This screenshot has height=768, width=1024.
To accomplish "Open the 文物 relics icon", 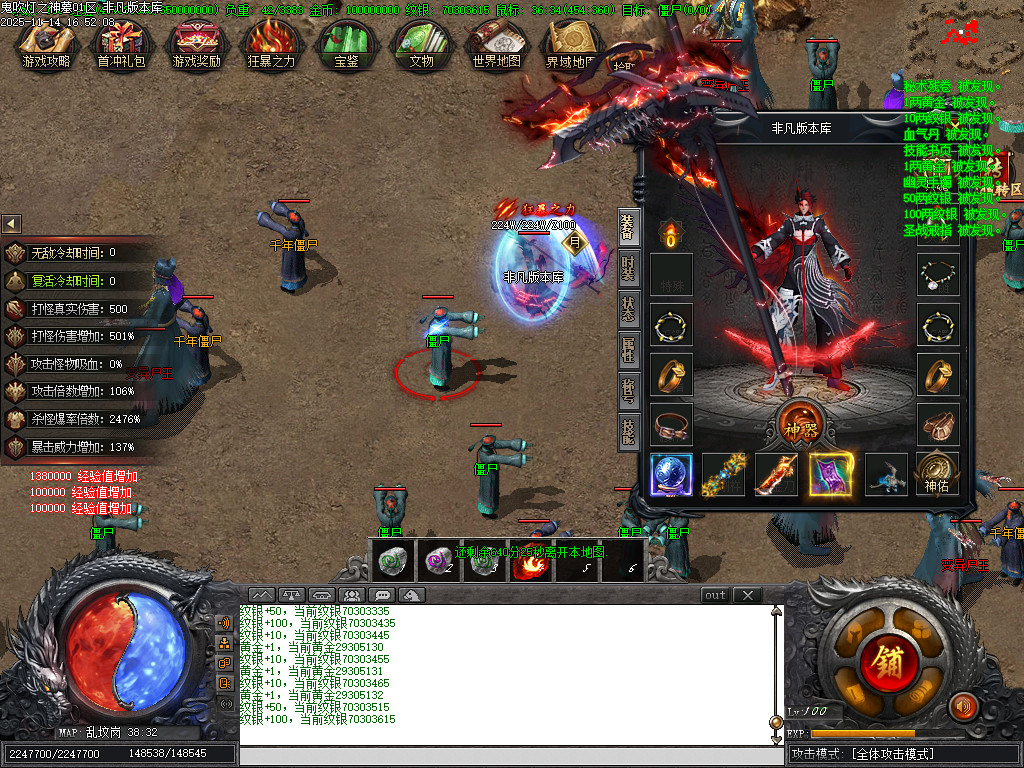I will pos(421,44).
